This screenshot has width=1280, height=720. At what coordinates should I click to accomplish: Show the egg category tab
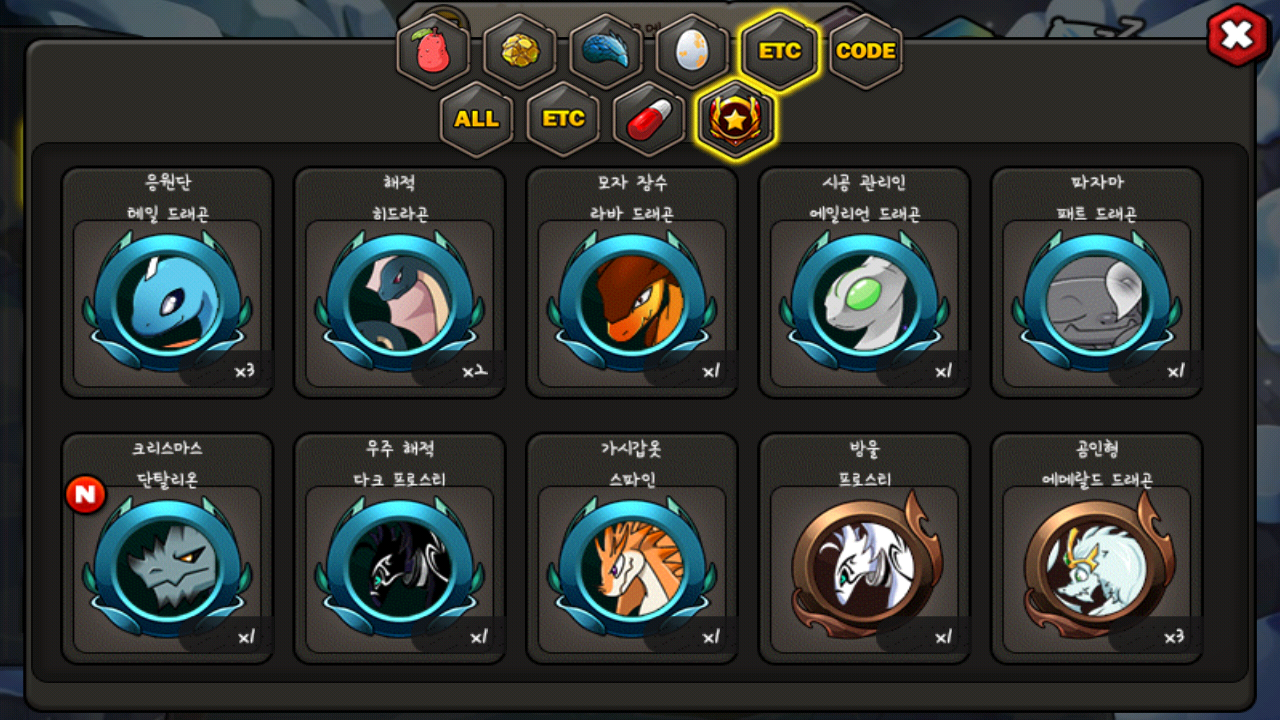pos(692,52)
